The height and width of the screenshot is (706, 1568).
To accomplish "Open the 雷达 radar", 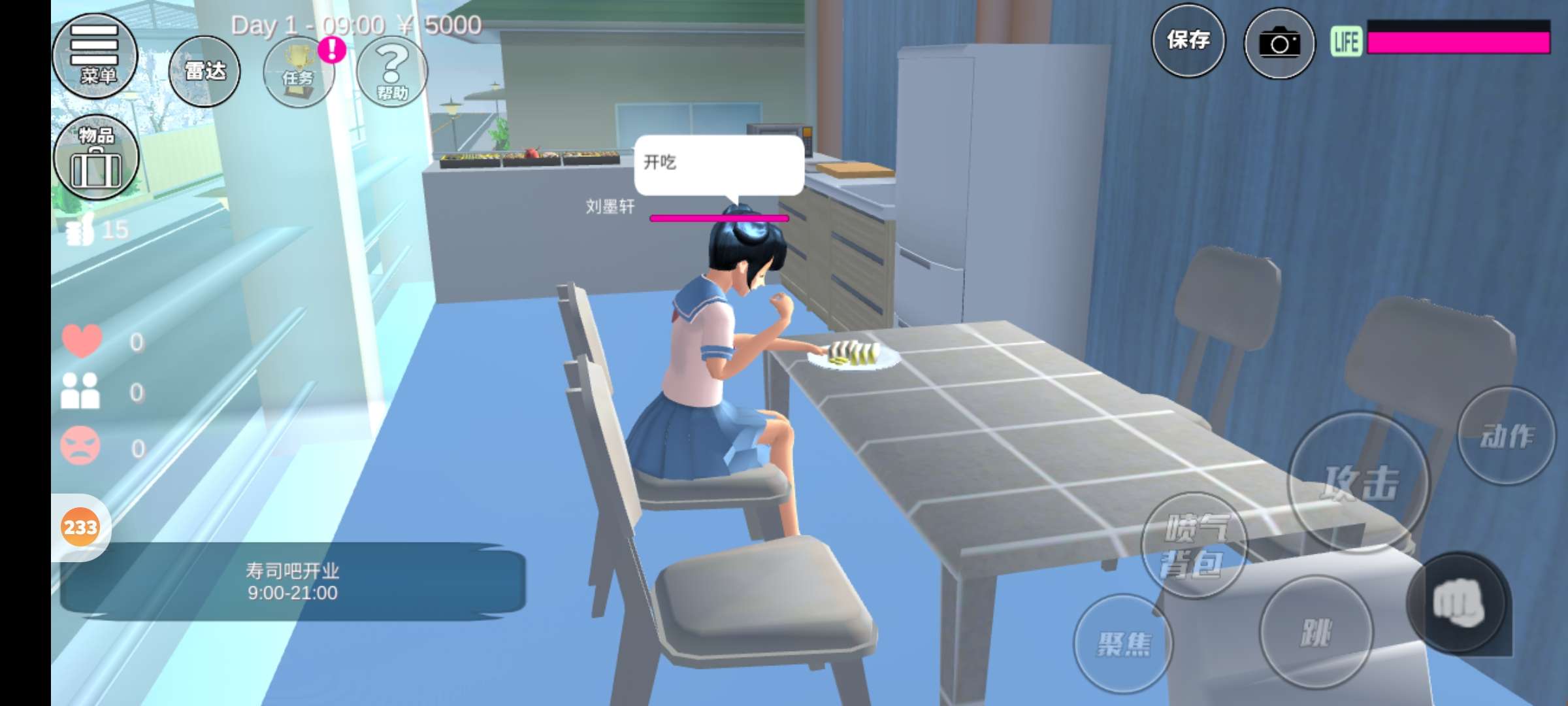I will point(204,71).
